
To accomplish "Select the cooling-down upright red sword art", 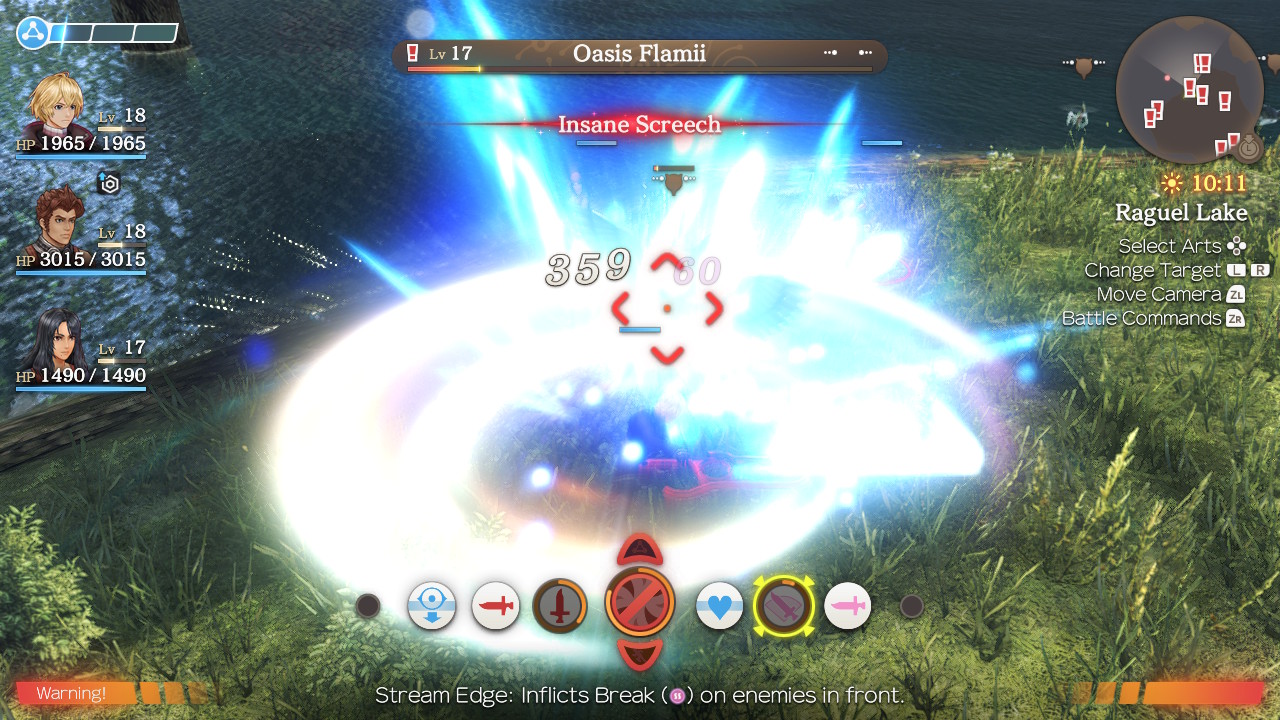I will [x=560, y=606].
